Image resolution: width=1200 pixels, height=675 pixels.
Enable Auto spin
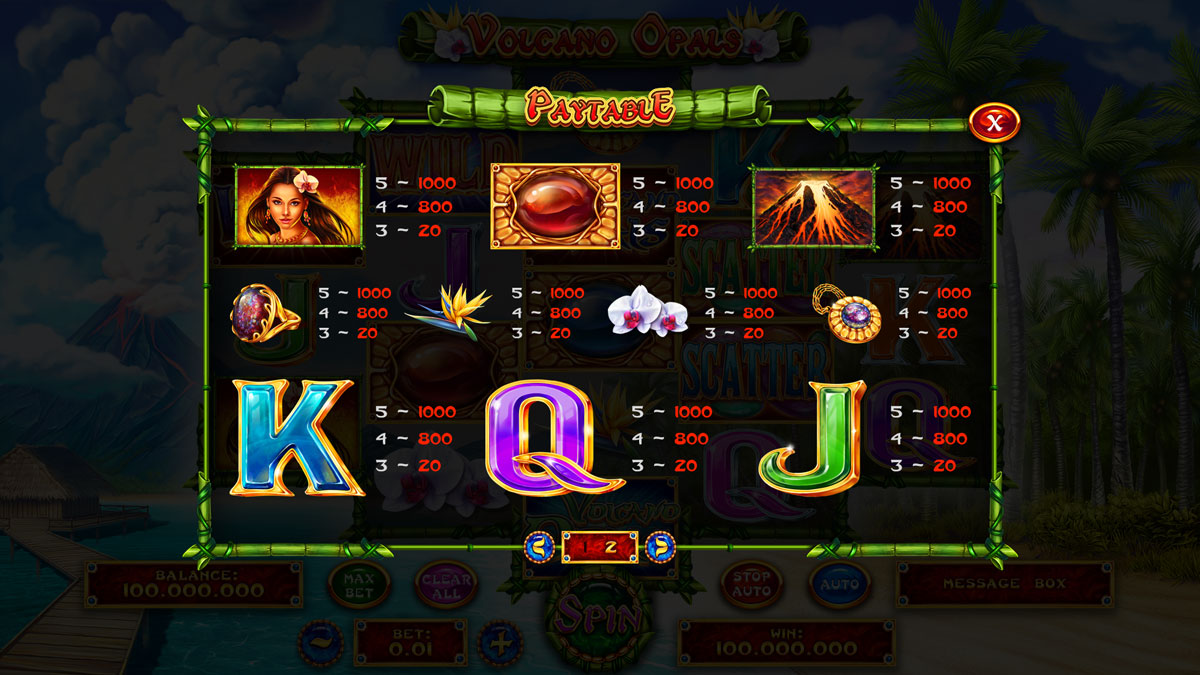coord(840,584)
